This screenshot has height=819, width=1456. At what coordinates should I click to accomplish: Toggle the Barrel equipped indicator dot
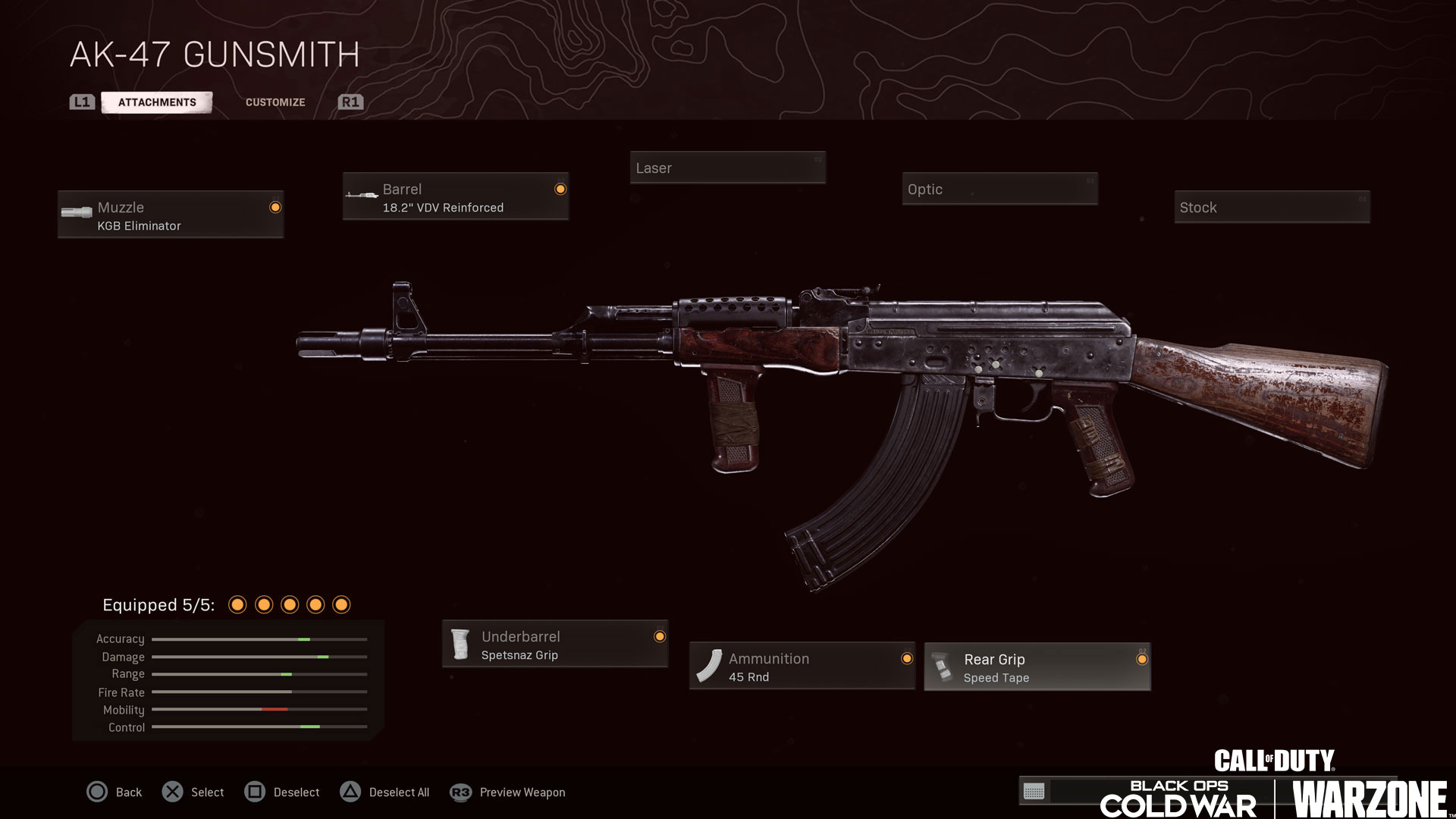coord(560,187)
